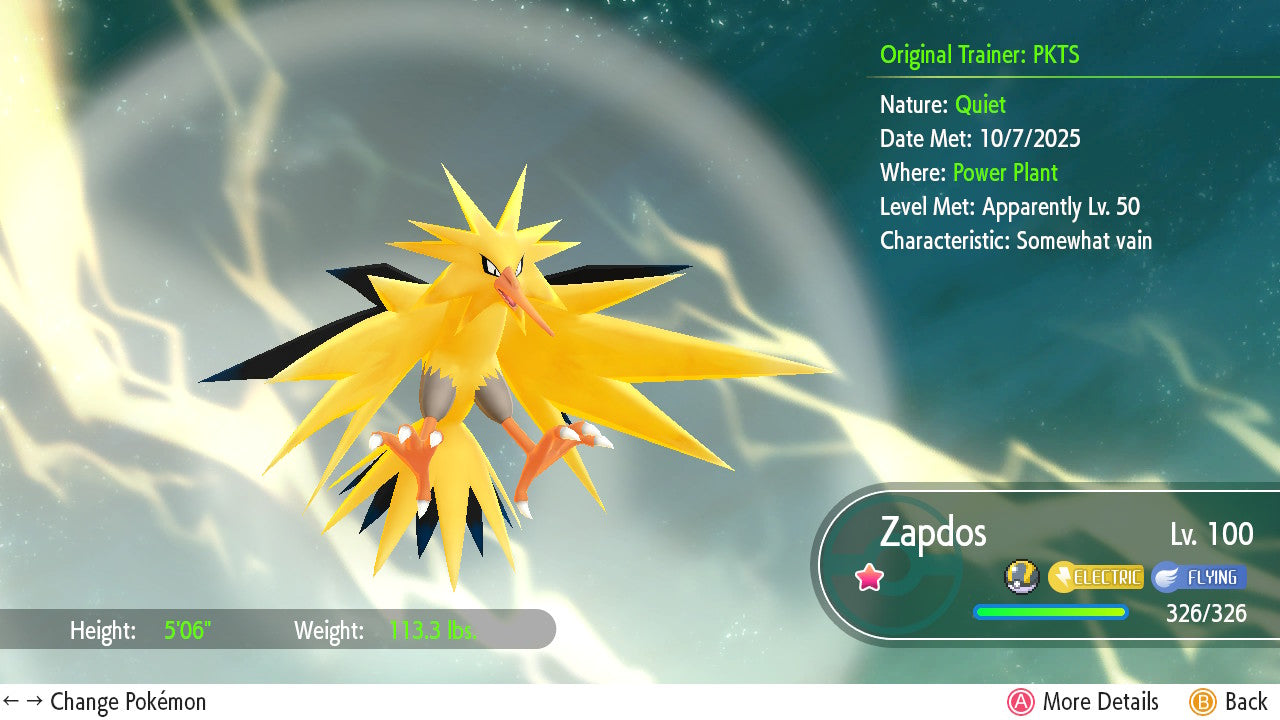
Task: Click the Electric type badge
Action: (x=1096, y=577)
